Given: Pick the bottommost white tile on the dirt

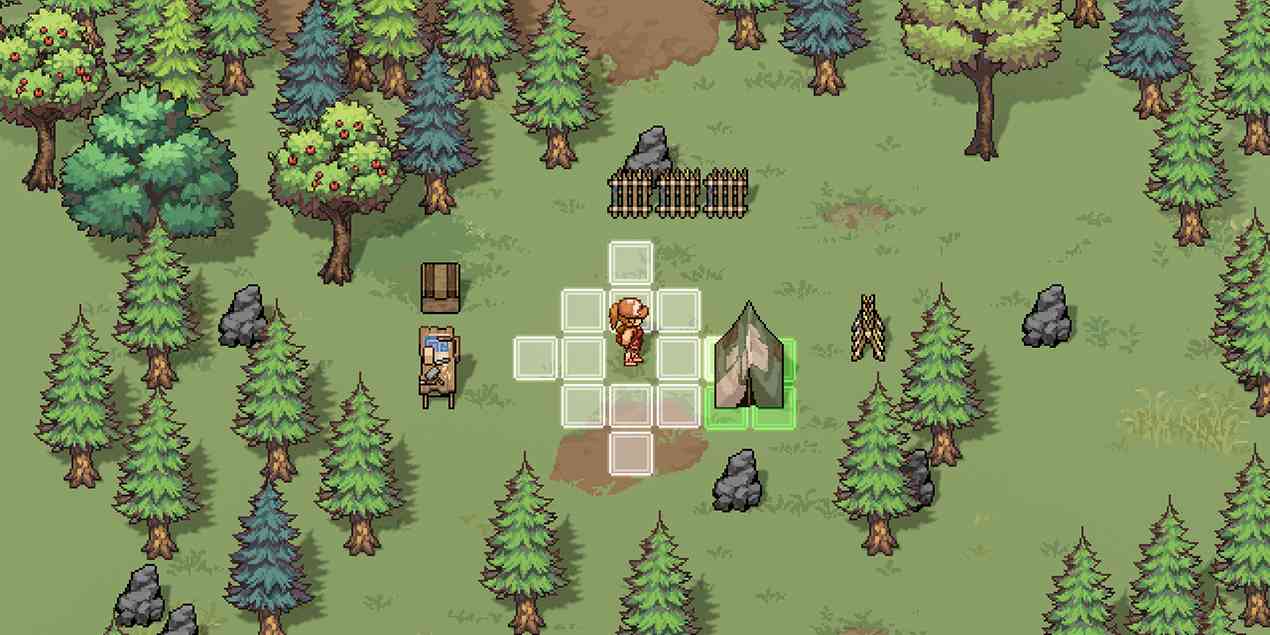Looking at the screenshot, I should coord(631,453).
